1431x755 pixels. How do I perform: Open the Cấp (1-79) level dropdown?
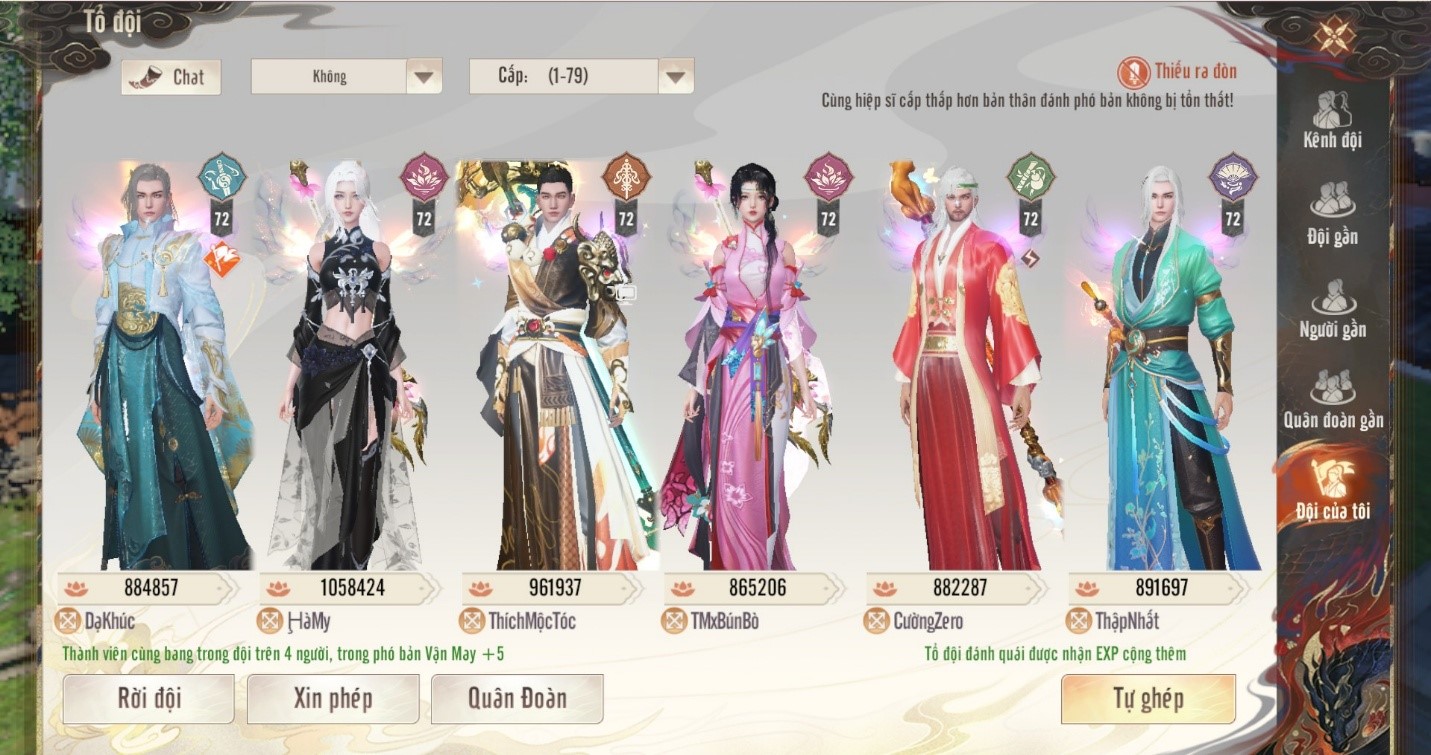pos(676,77)
